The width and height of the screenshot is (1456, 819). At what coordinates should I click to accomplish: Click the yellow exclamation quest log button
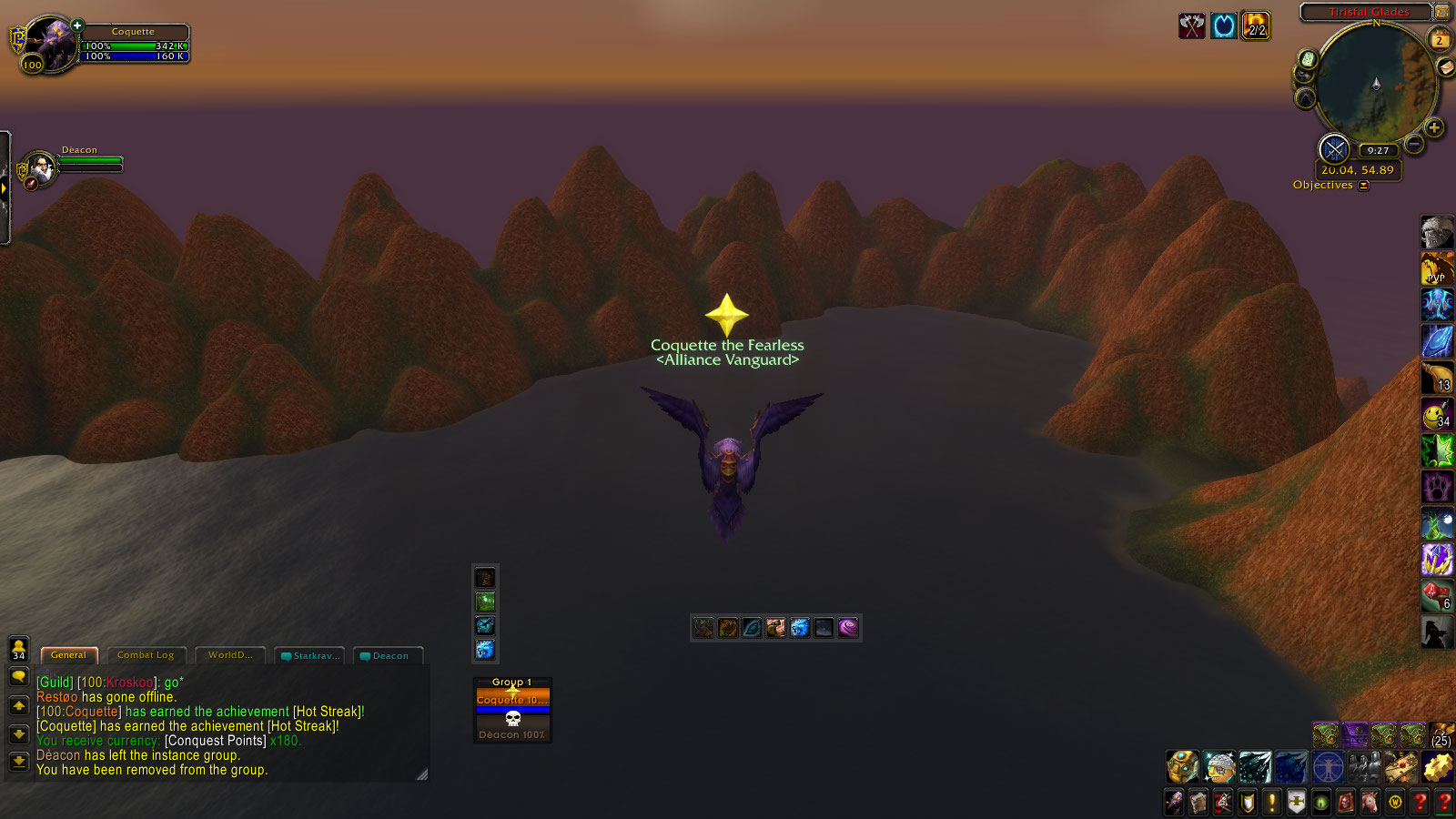[1272, 803]
